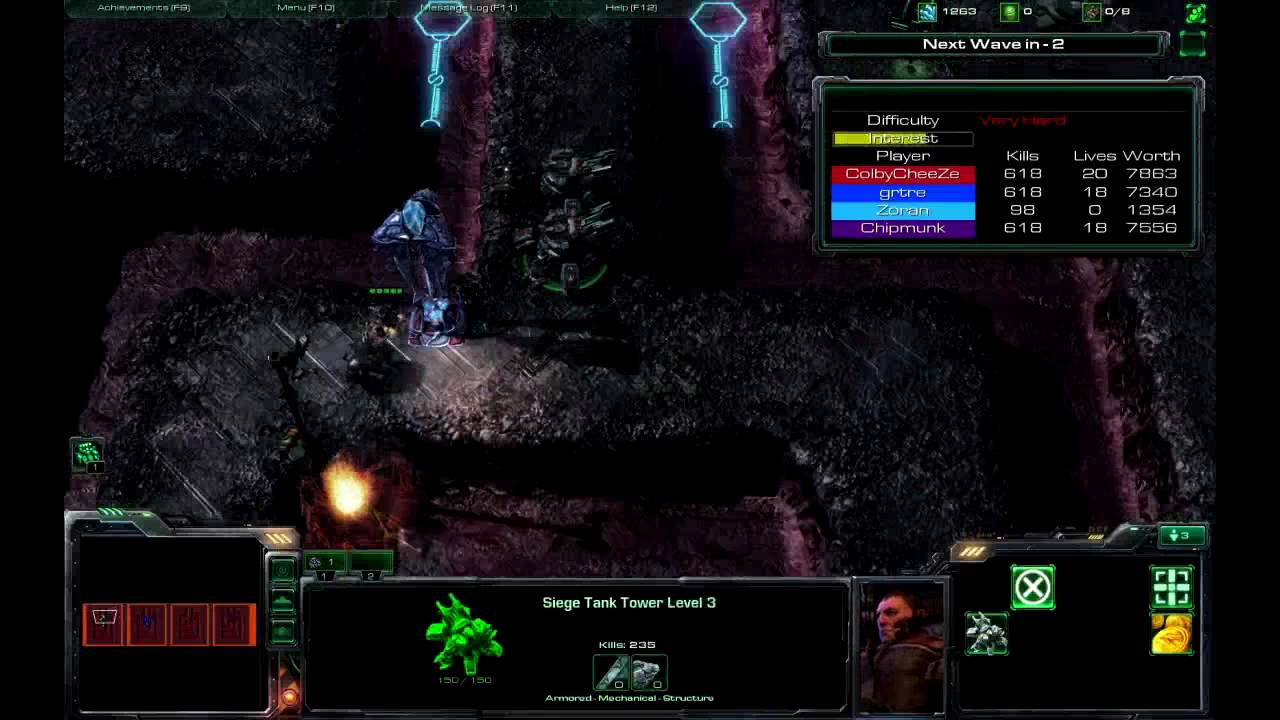The width and height of the screenshot is (1280, 720).
Task: Click the unit portrait
Action: coord(902,643)
